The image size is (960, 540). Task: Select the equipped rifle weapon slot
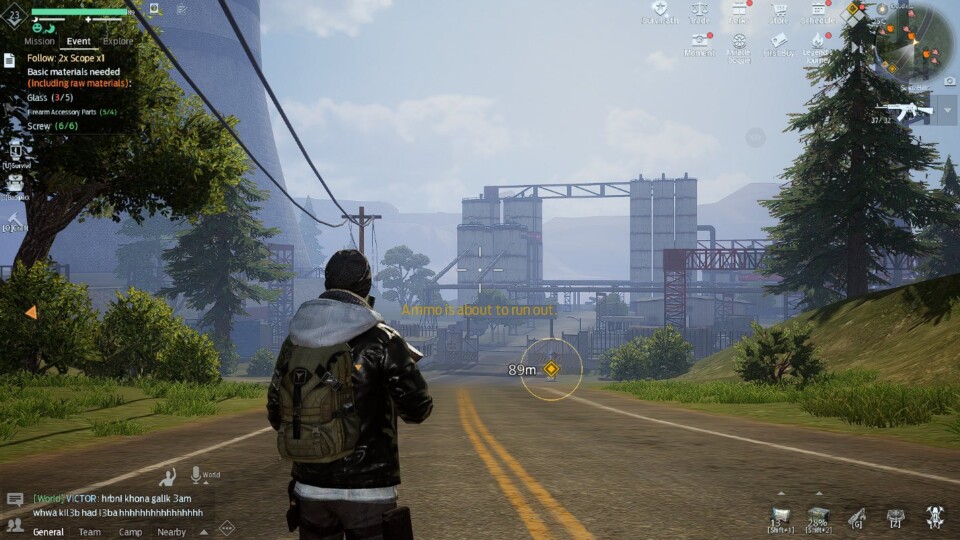[903, 109]
